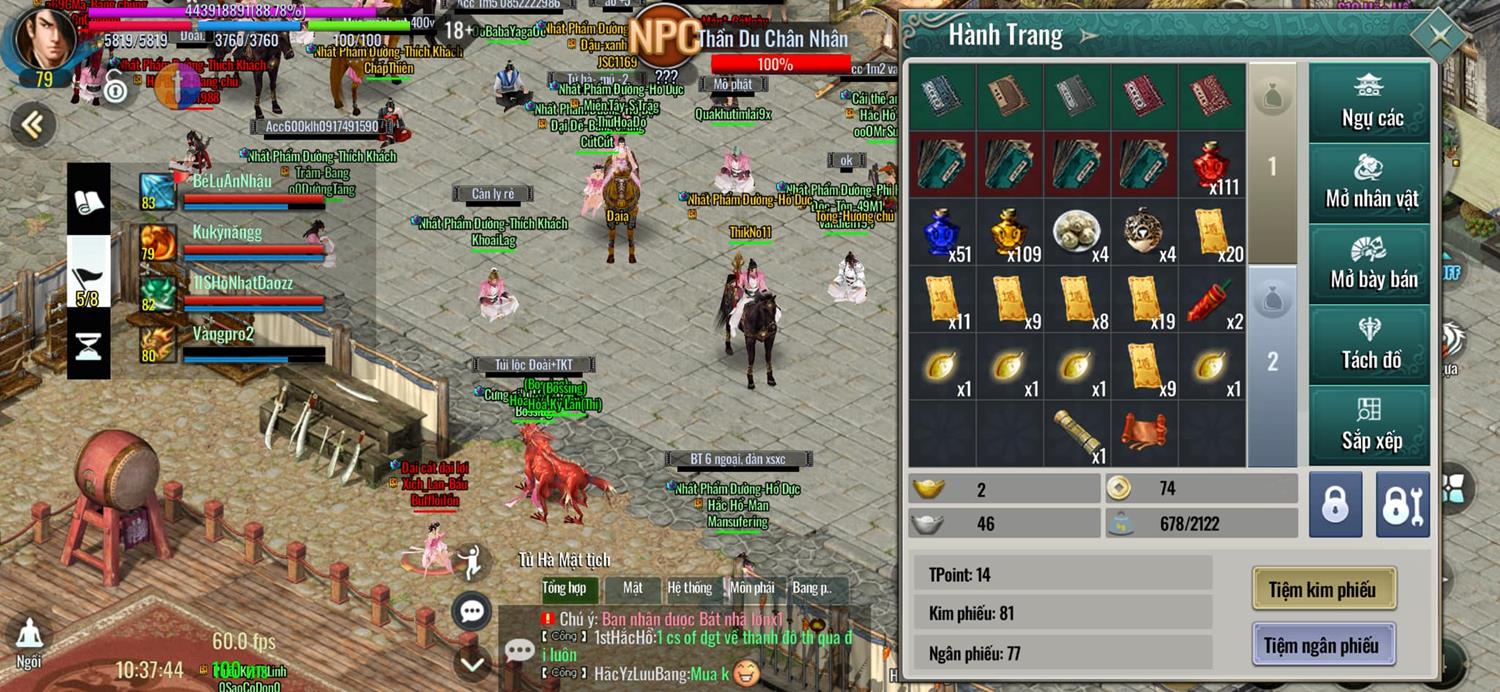Open the lock settings wrench button

click(1402, 505)
